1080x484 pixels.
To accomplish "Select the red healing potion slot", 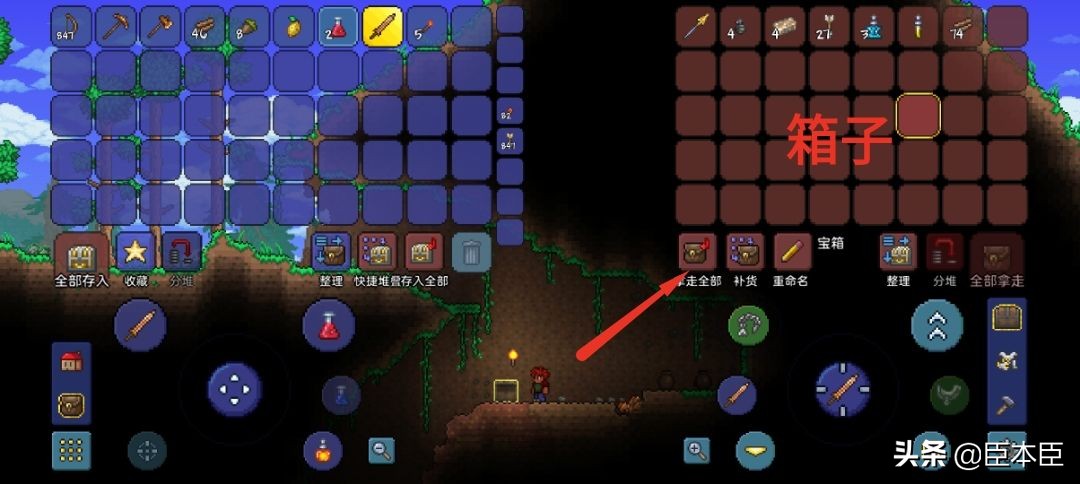I will pyautogui.click(x=338, y=27).
